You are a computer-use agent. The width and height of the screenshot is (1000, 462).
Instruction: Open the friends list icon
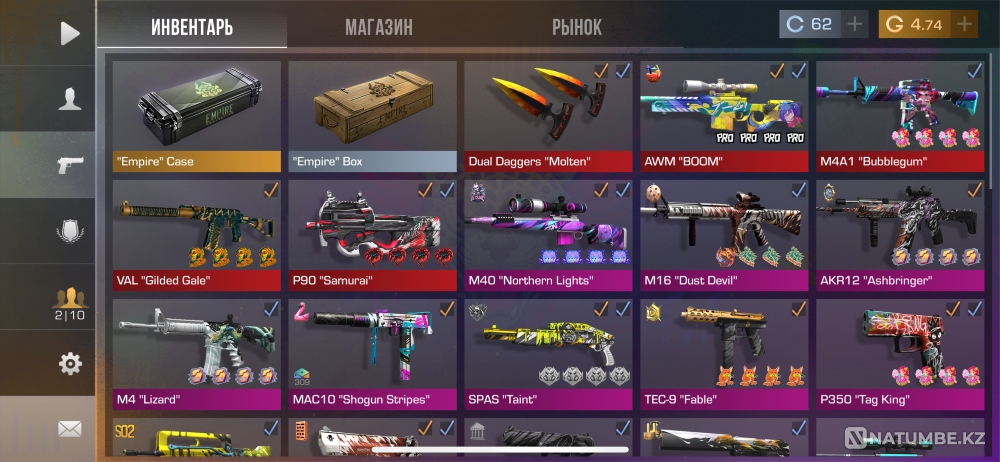[69, 299]
